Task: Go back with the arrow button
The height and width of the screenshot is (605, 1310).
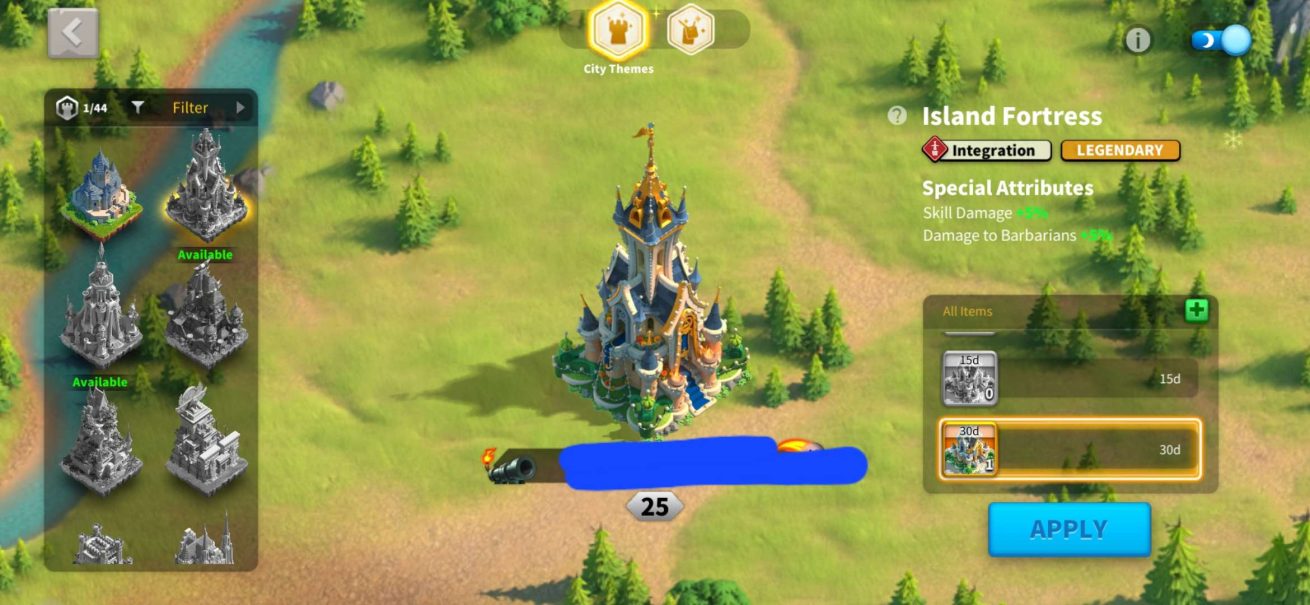Action: click(x=73, y=33)
